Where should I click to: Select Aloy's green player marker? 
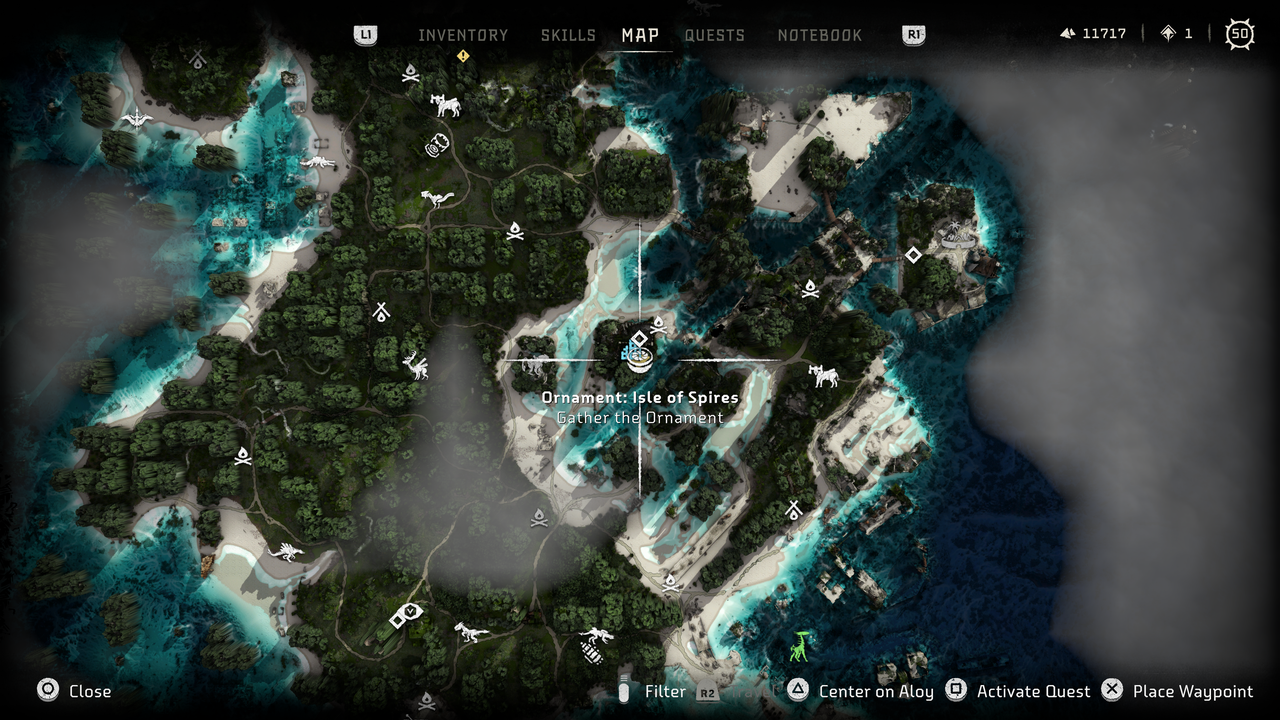point(800,645)
